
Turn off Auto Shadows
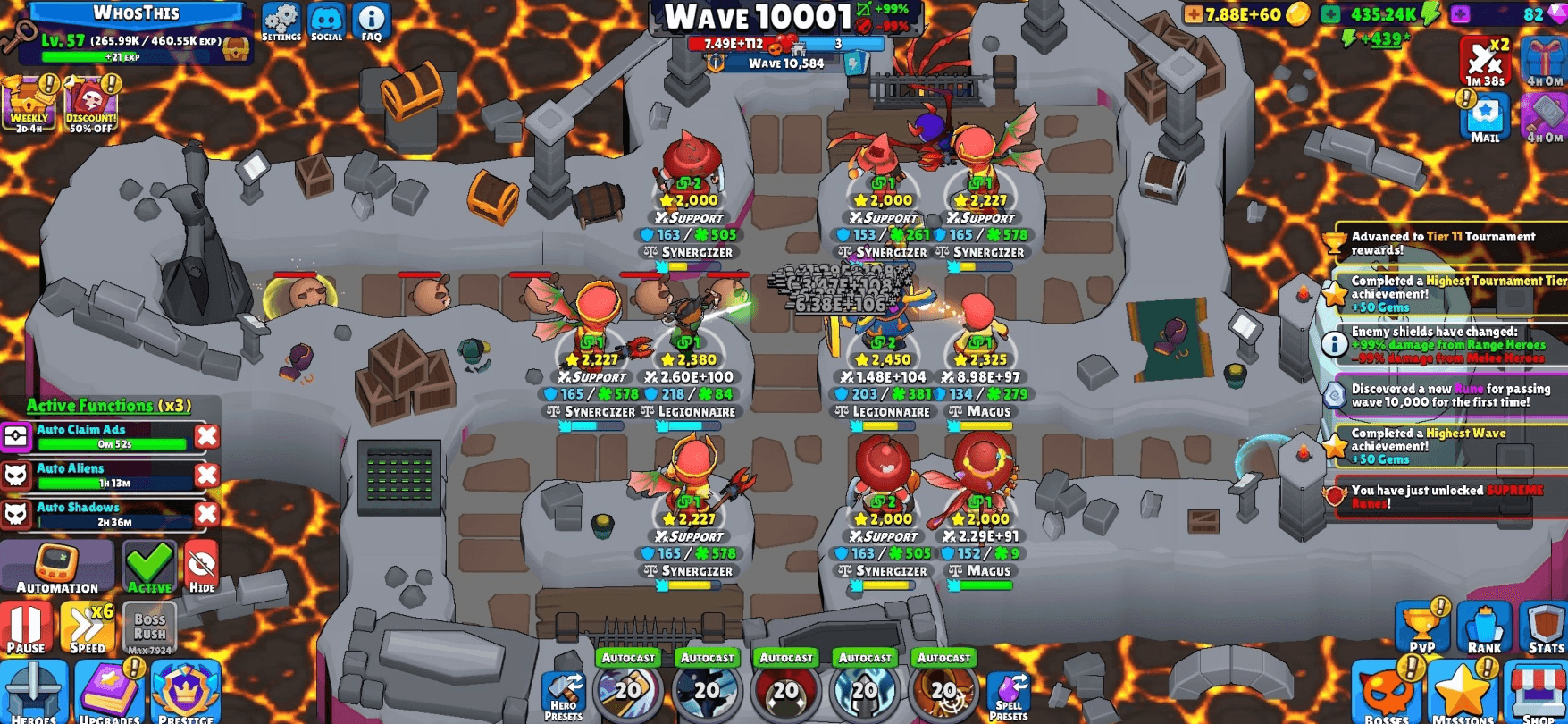pyautogui.click(x=205, y=514)
